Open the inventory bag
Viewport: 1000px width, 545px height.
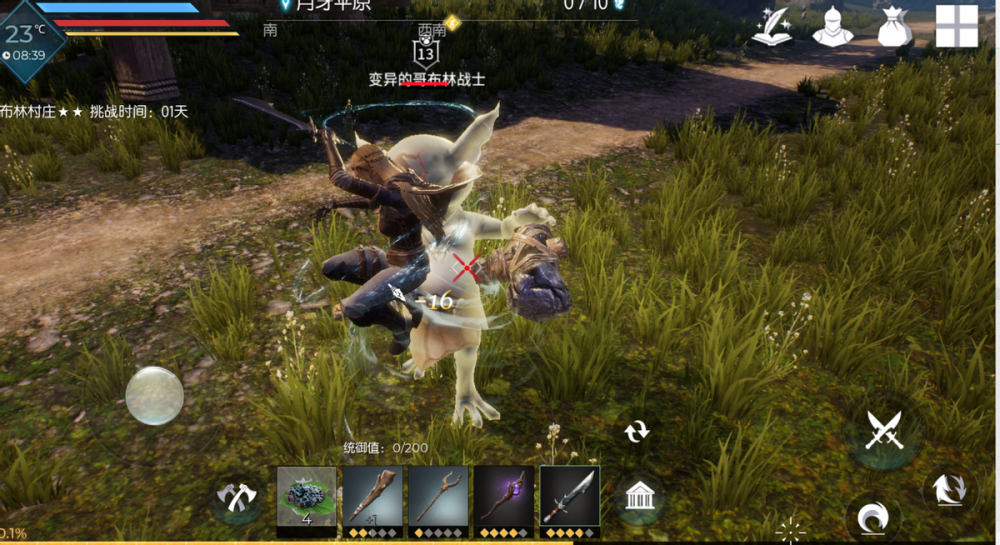895,27
